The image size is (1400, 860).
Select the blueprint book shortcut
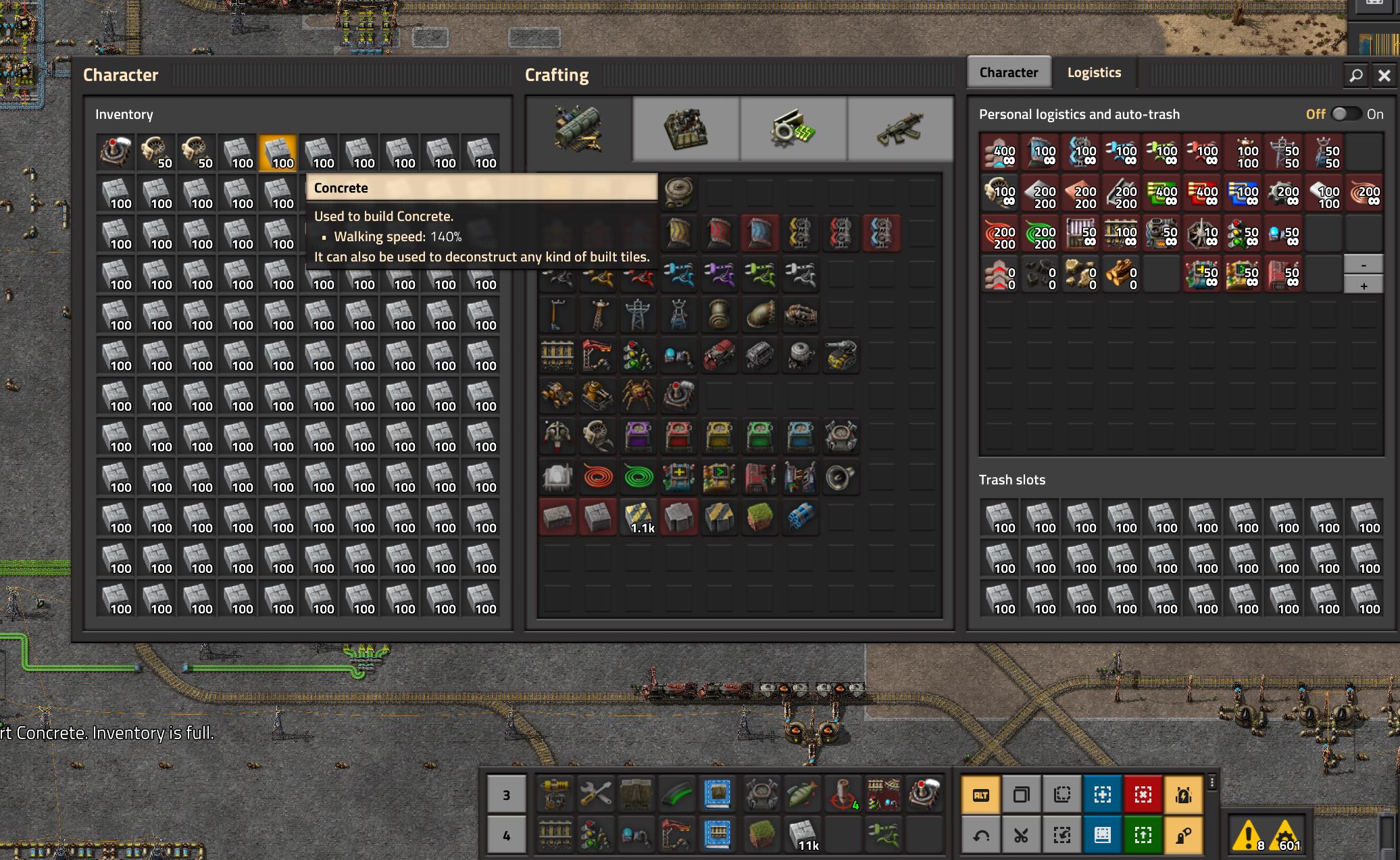pyautogui.click(x=1102, y=834)
